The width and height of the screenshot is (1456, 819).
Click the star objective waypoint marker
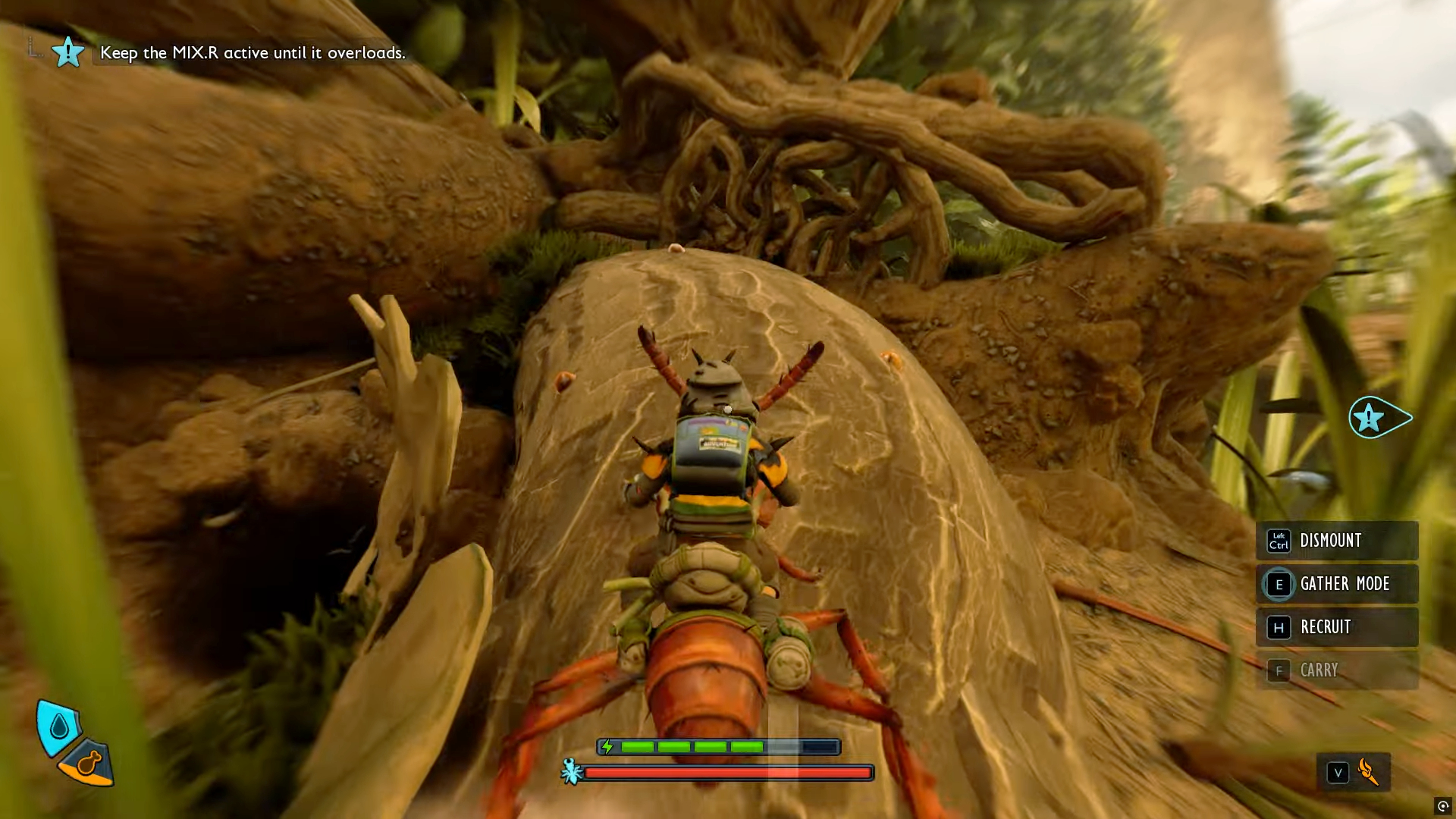coord(1370,417)
